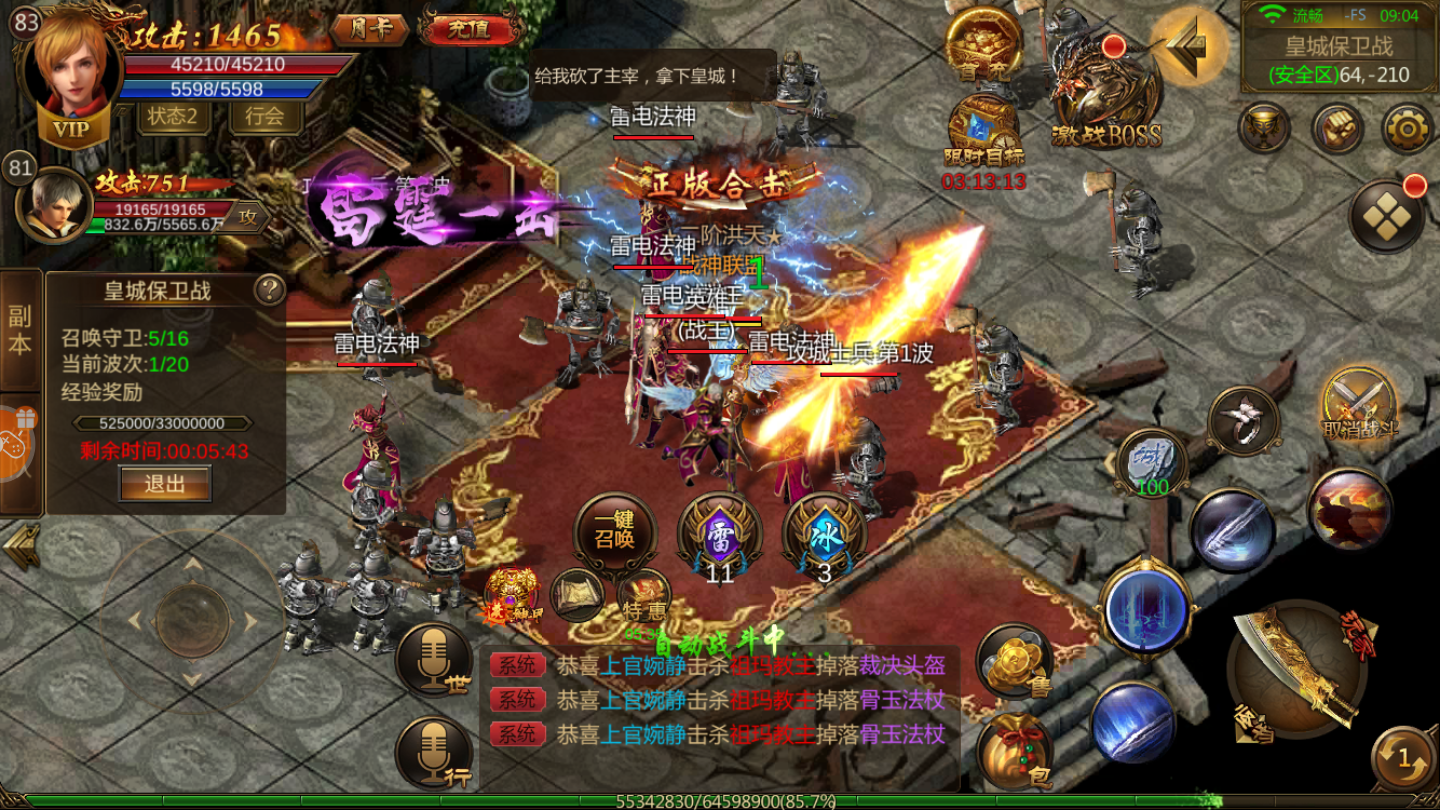
Task: Click the 退出 exit button
Action: click(165, 484)
